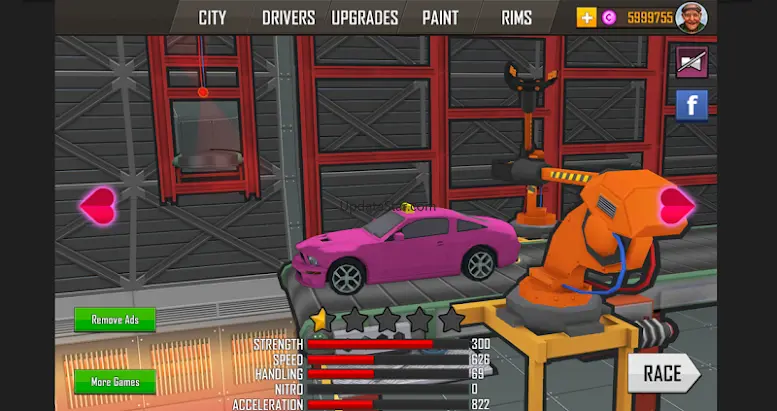This screenshot has height=411, width=777.
Task: Open the Facebook share button
Action: pos(691,105)
